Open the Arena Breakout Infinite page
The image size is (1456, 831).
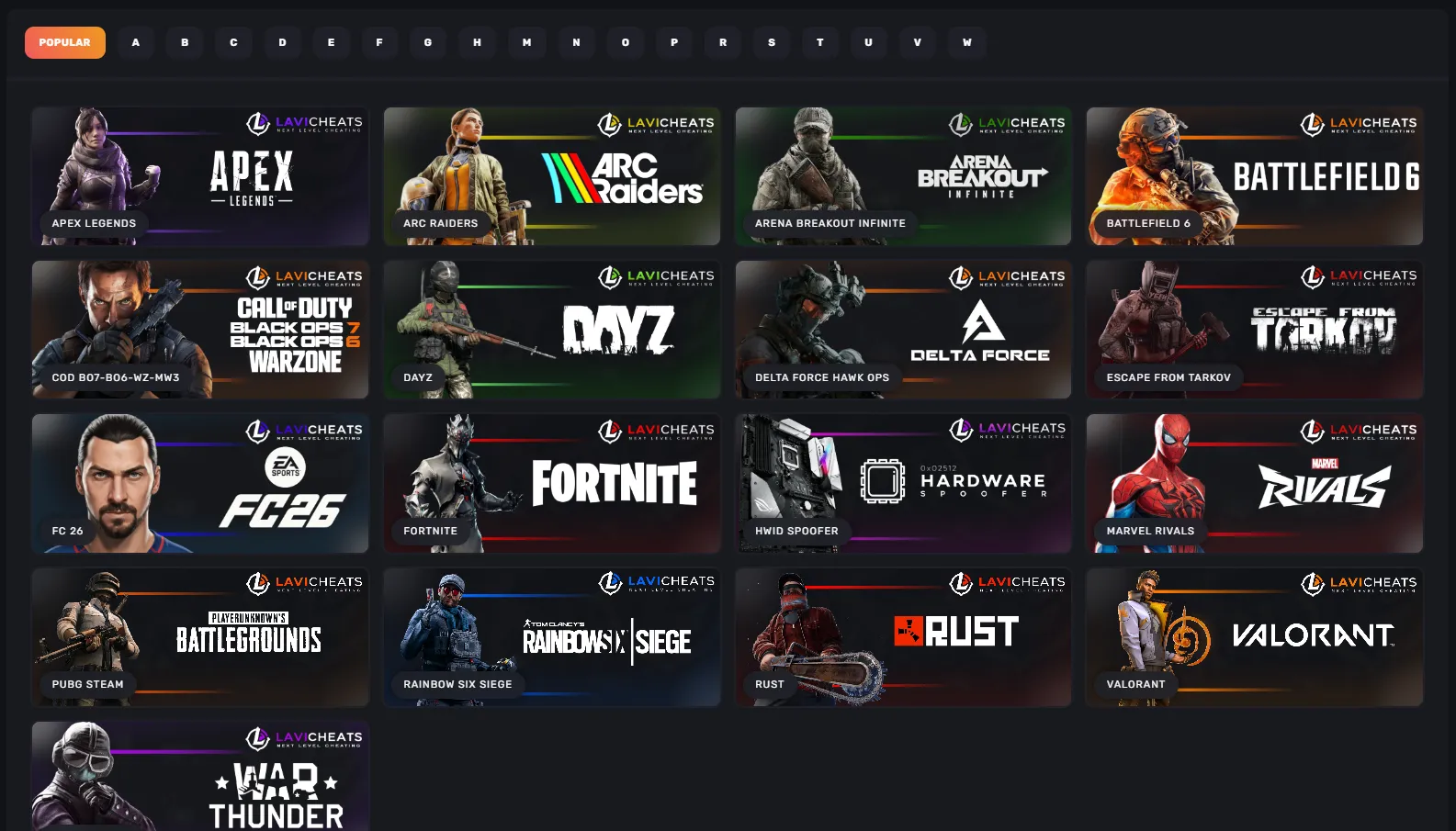[x=903, y=176]
